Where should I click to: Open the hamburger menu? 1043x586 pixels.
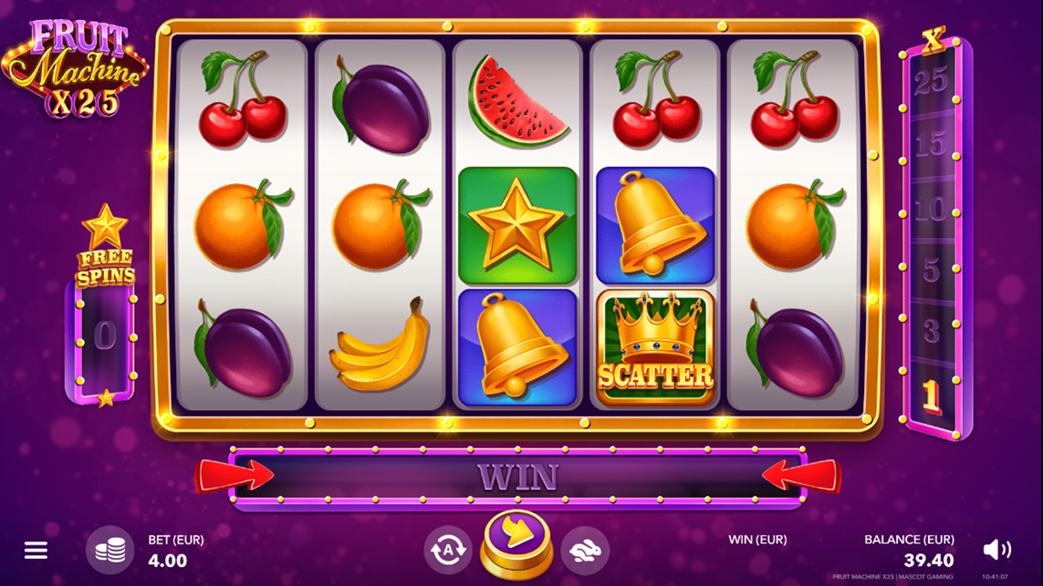36,551
